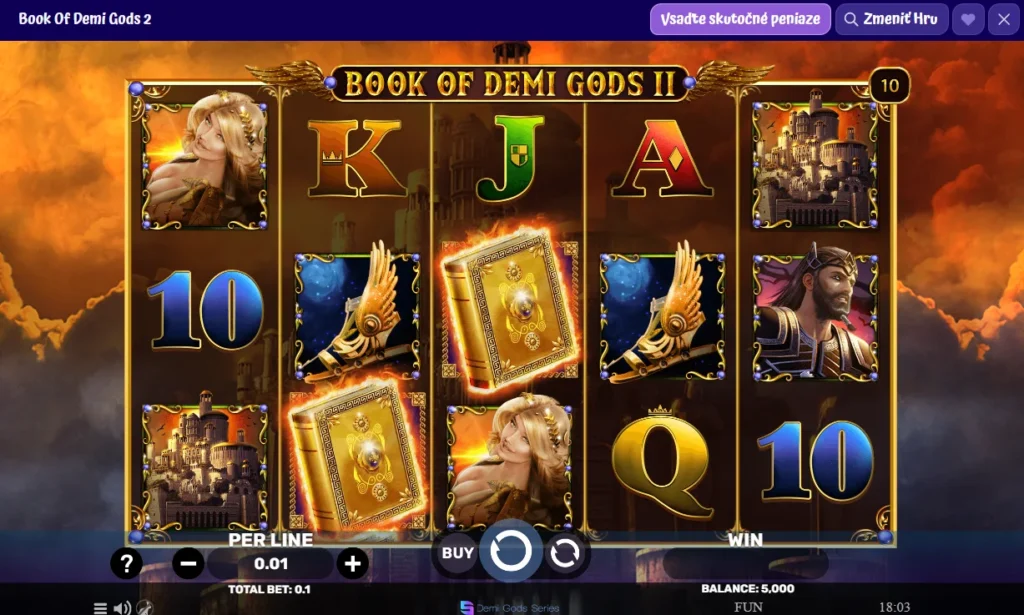Decrease the bet per line with minus

pos(188,563)
